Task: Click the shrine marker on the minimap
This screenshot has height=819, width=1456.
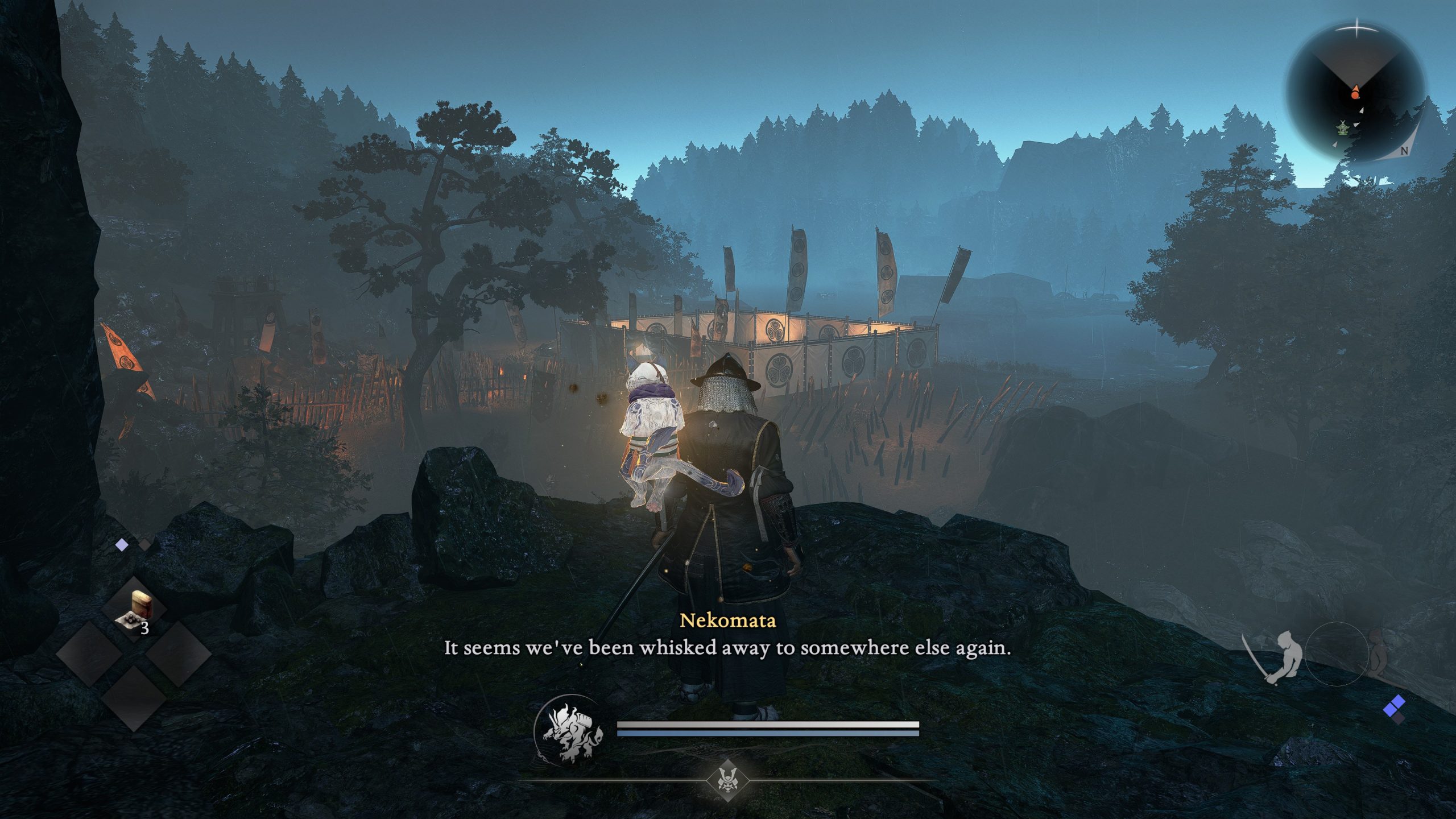Action: click(x=1342, y=130)
